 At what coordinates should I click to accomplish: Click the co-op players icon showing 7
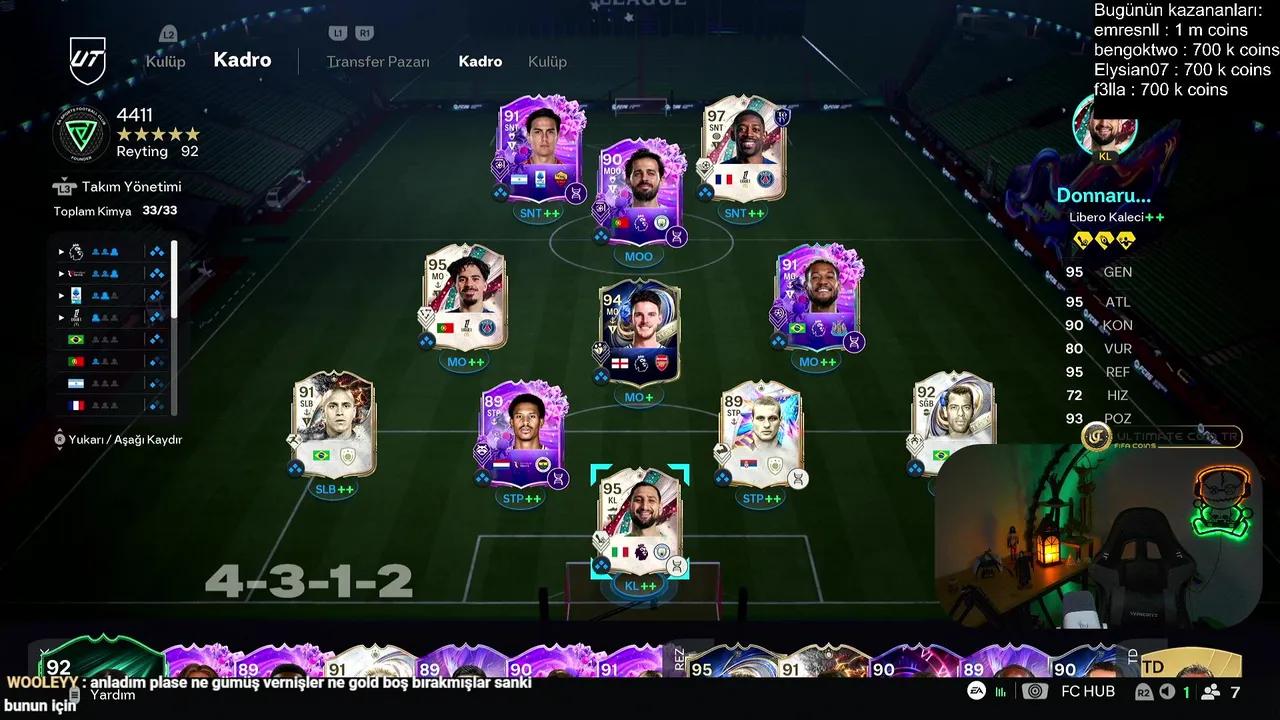click(1212, 691)
